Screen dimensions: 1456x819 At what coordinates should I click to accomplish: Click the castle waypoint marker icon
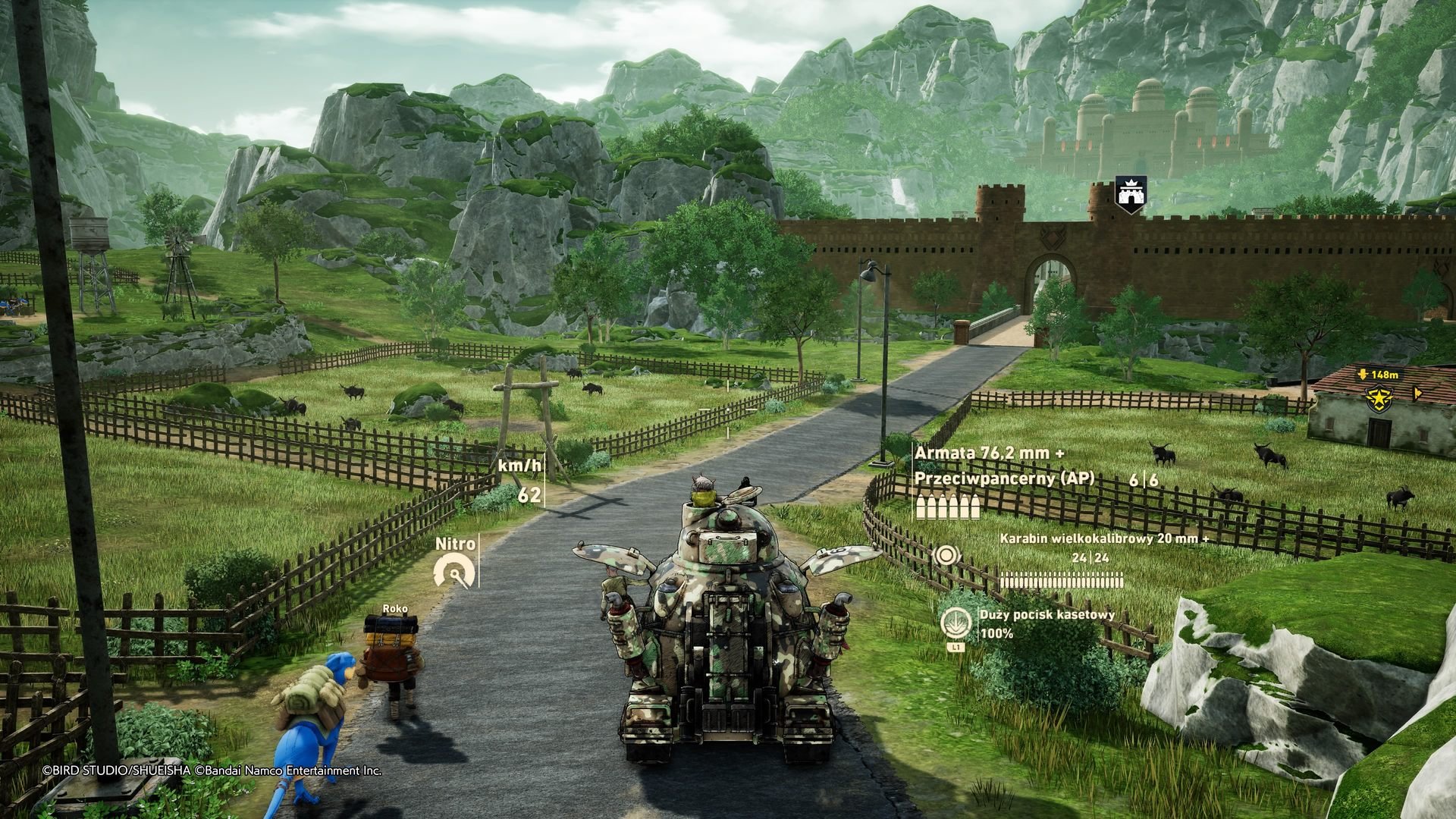click(x=1130, y=194)
